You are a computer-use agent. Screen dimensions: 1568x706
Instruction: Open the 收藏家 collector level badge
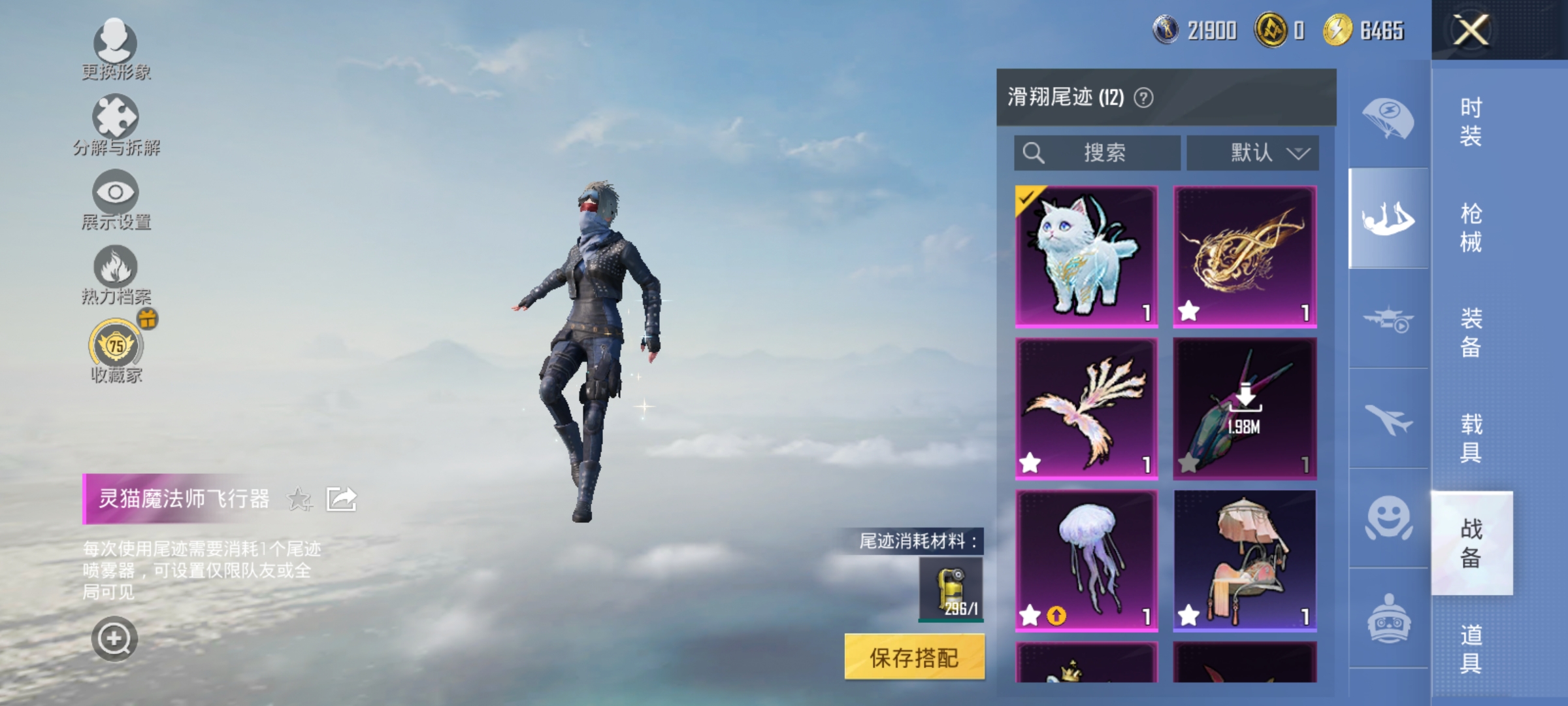point(114,348)
